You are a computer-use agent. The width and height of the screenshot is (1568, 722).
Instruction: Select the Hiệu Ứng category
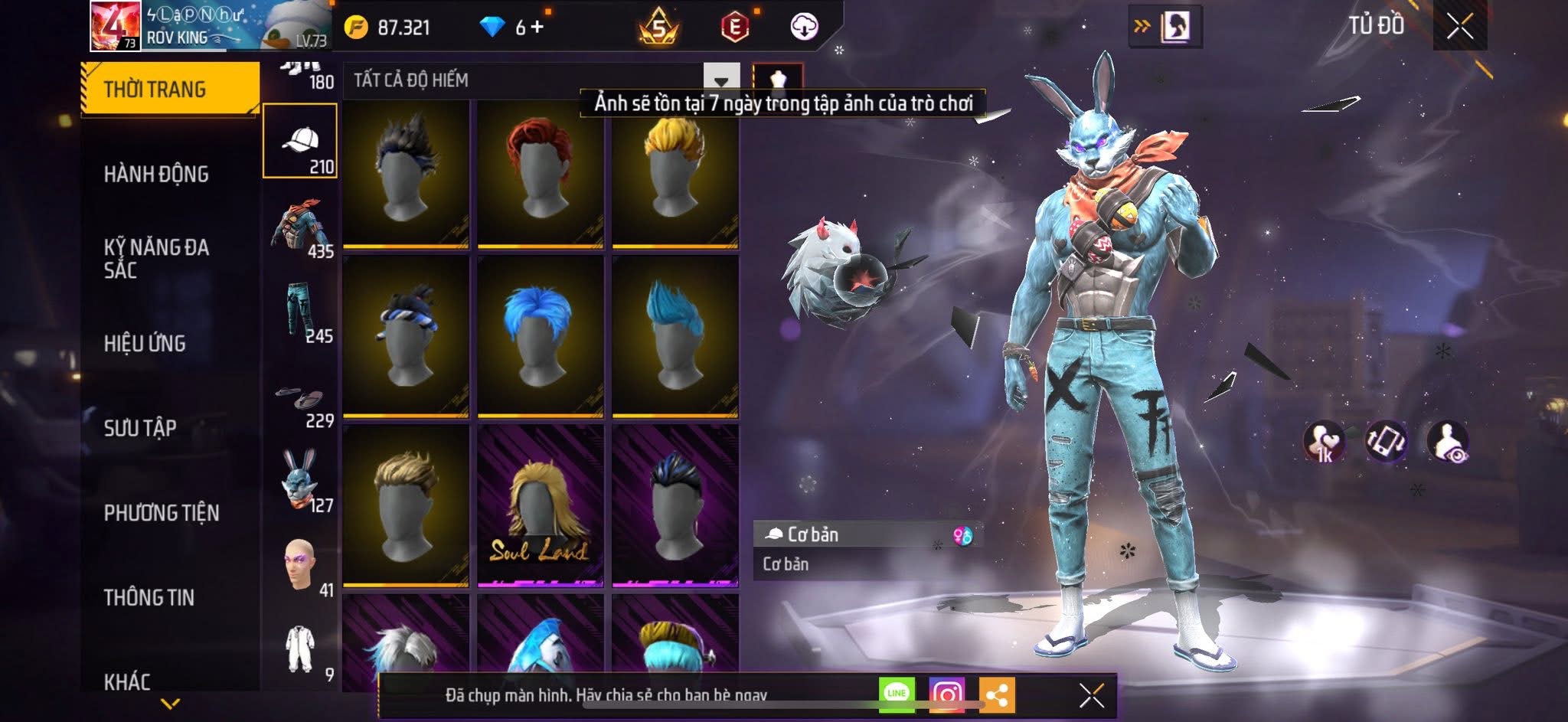pos(145,344)
